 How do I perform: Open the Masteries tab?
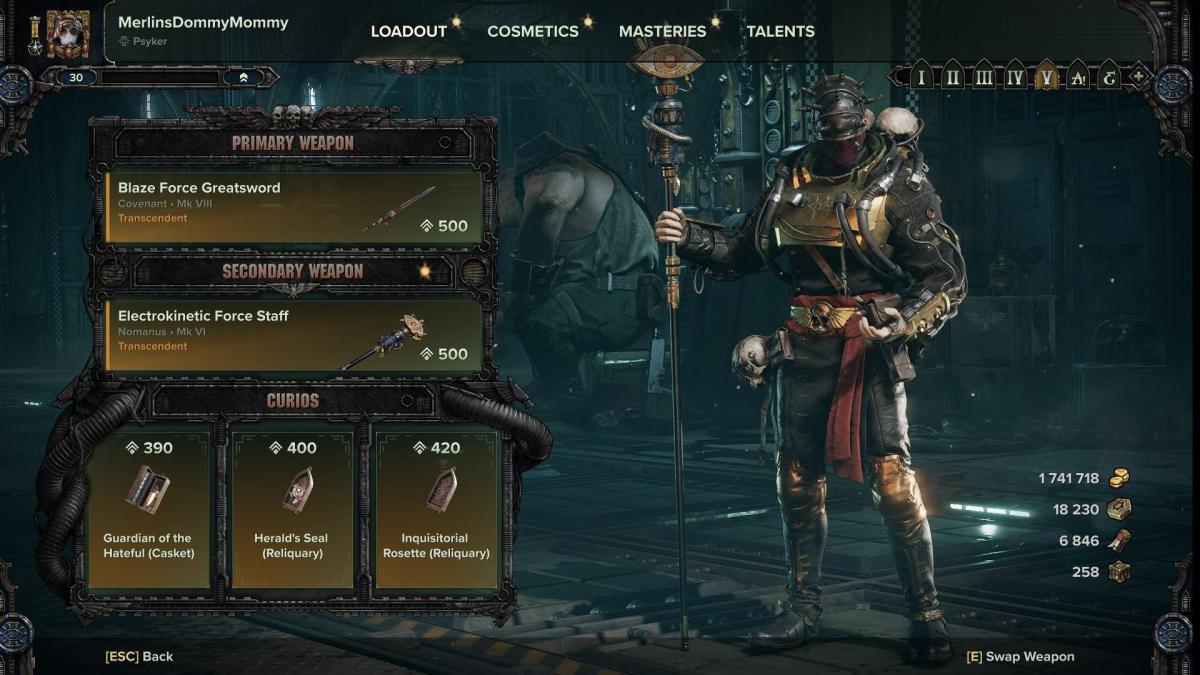click(662, 31)
